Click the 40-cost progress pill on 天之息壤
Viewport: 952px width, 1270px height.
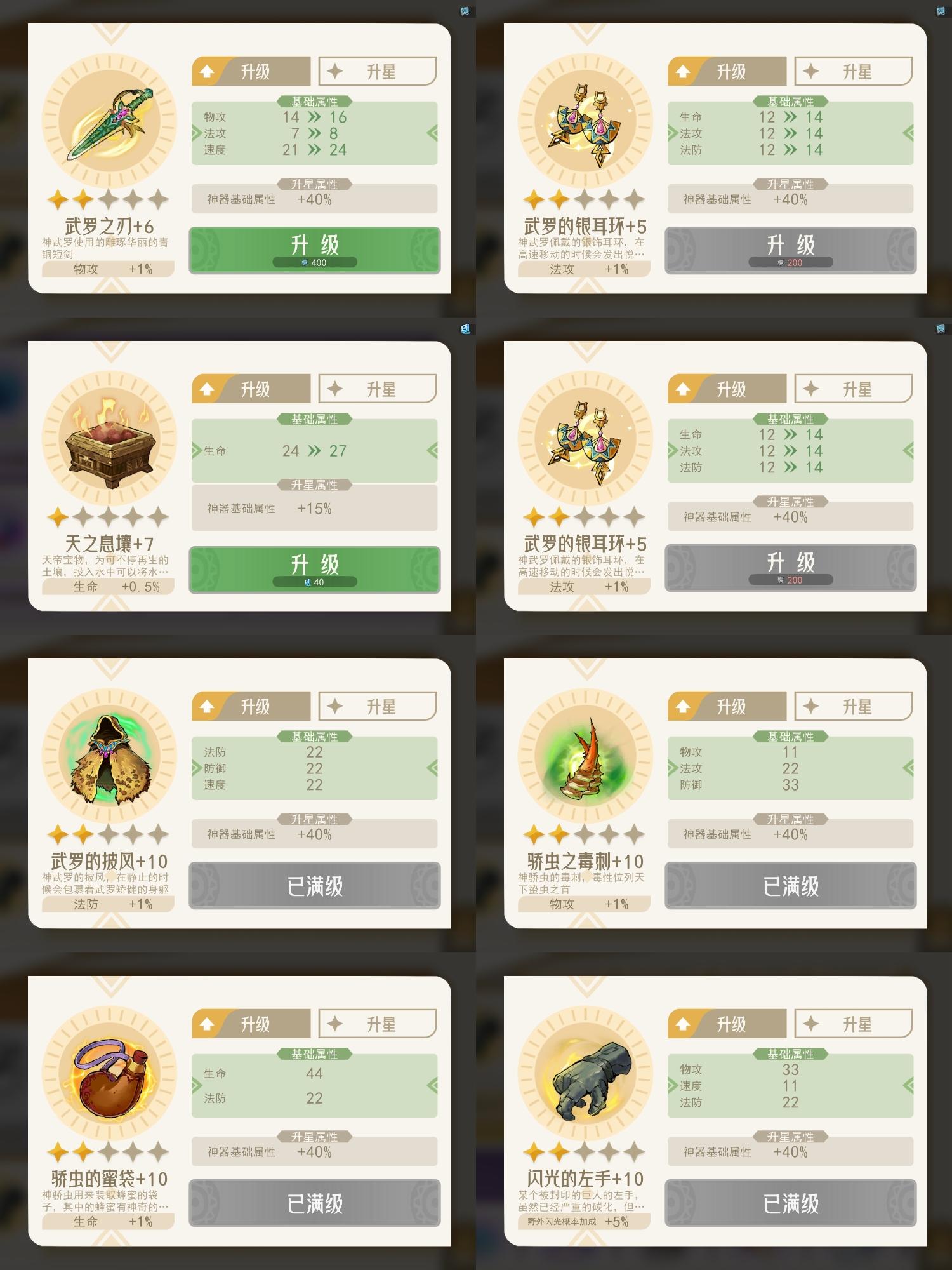pyautogui.click(x=315, y=580)
